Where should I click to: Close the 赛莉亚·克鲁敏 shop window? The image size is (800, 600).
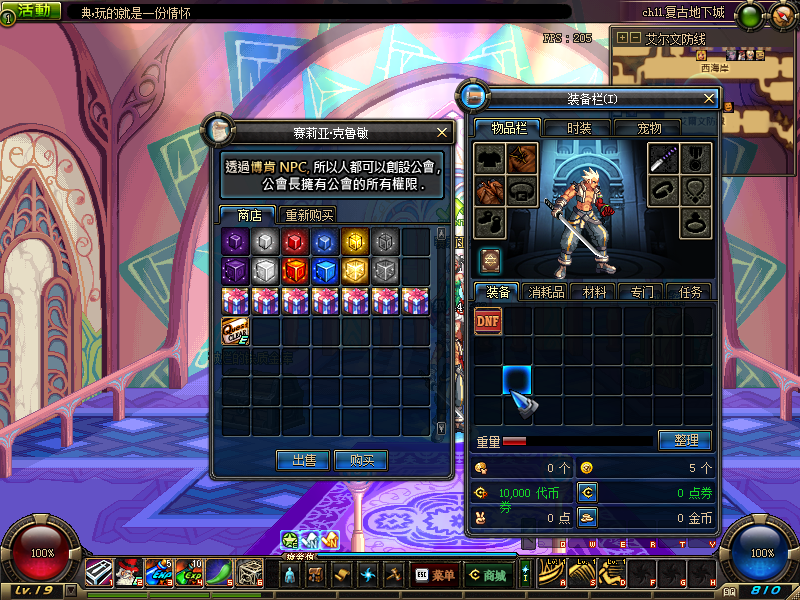coord(442,132)
